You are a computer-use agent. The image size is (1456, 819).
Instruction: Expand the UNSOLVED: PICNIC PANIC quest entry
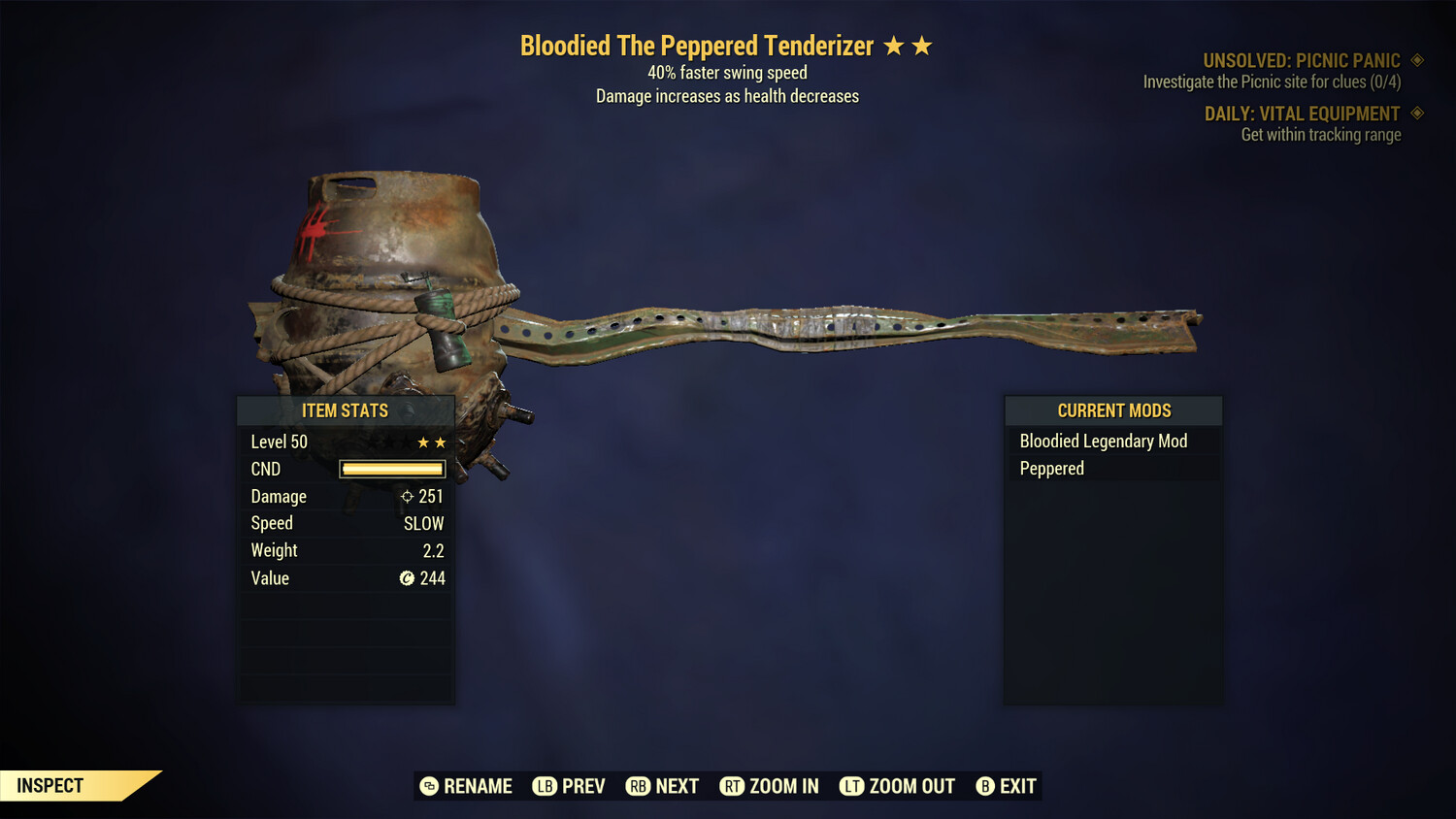coord(1301,59)
